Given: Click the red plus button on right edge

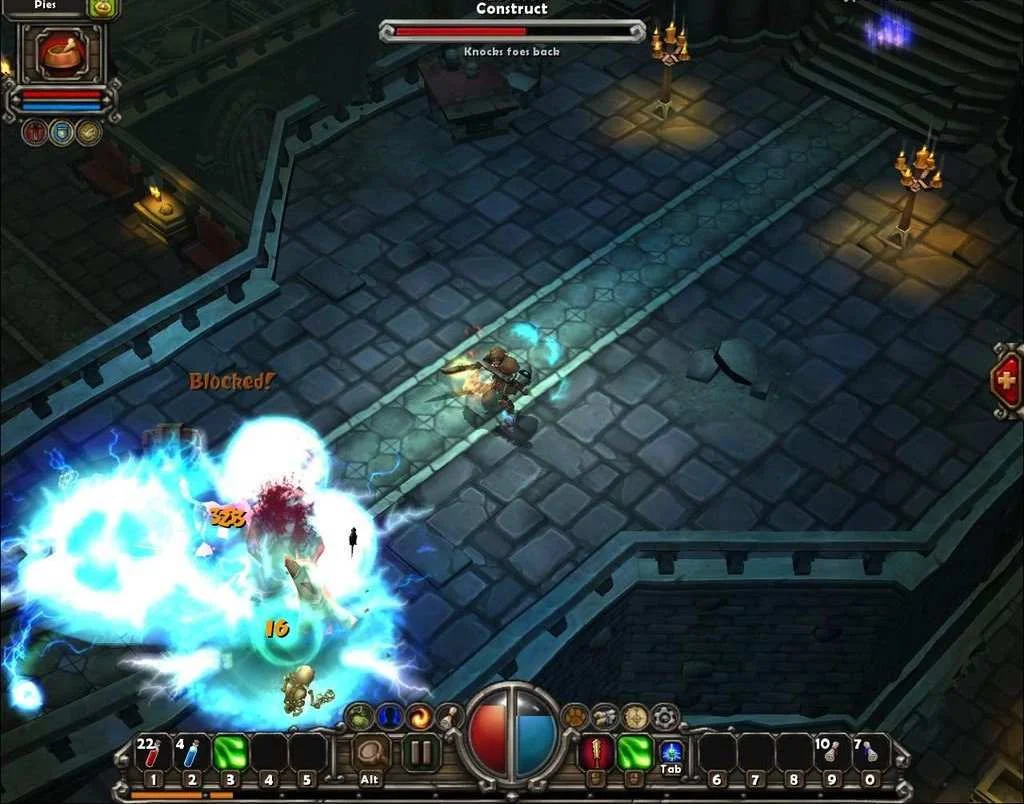Looking at the screenshot, I should (1006, 380).
